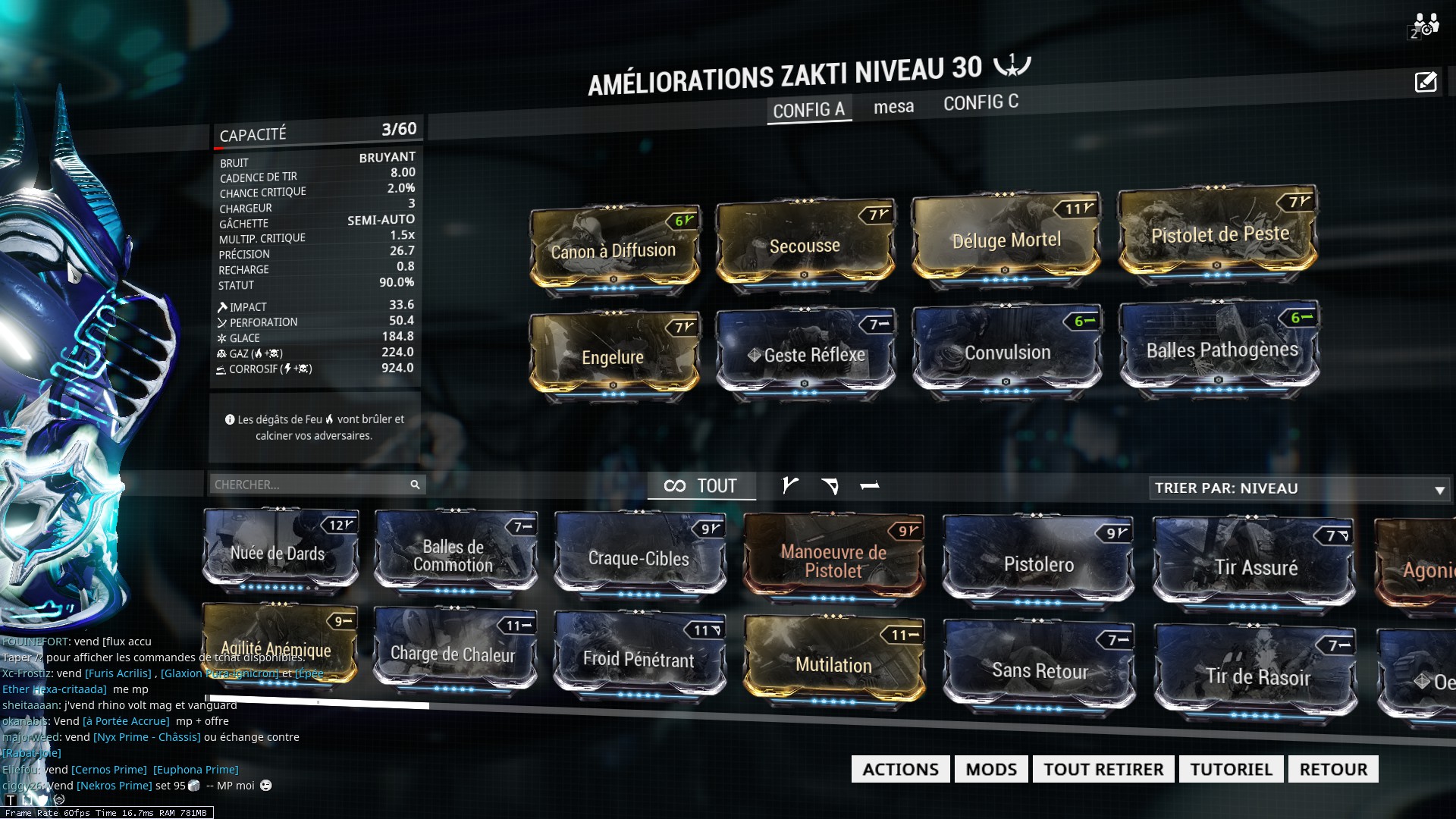1456x819 pixels.
Task: Go back with the RETOUR button
Action: pyautogui.click(x=1333, y=769)
